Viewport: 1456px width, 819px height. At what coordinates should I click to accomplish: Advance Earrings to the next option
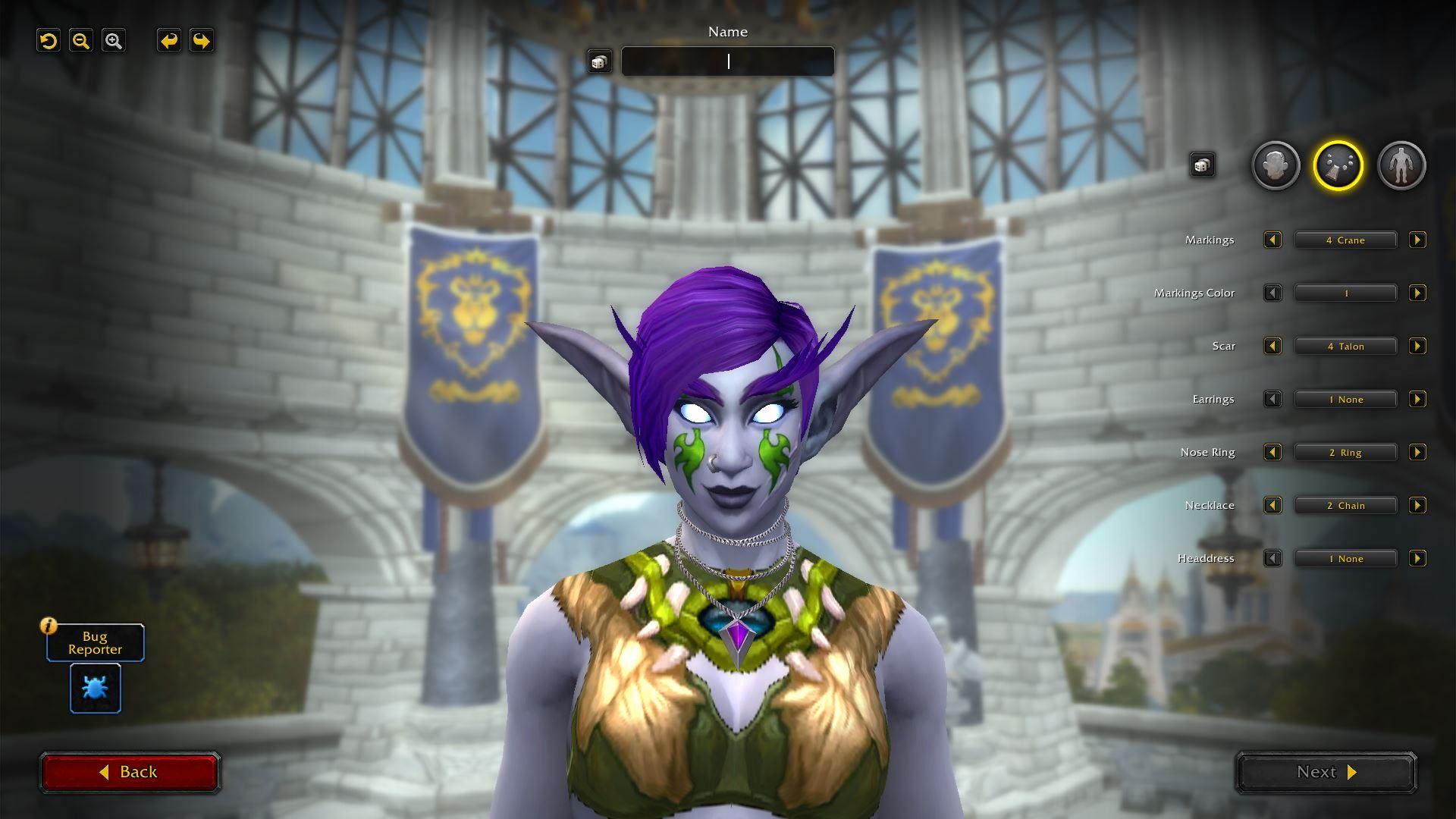tap(1417, 400)
